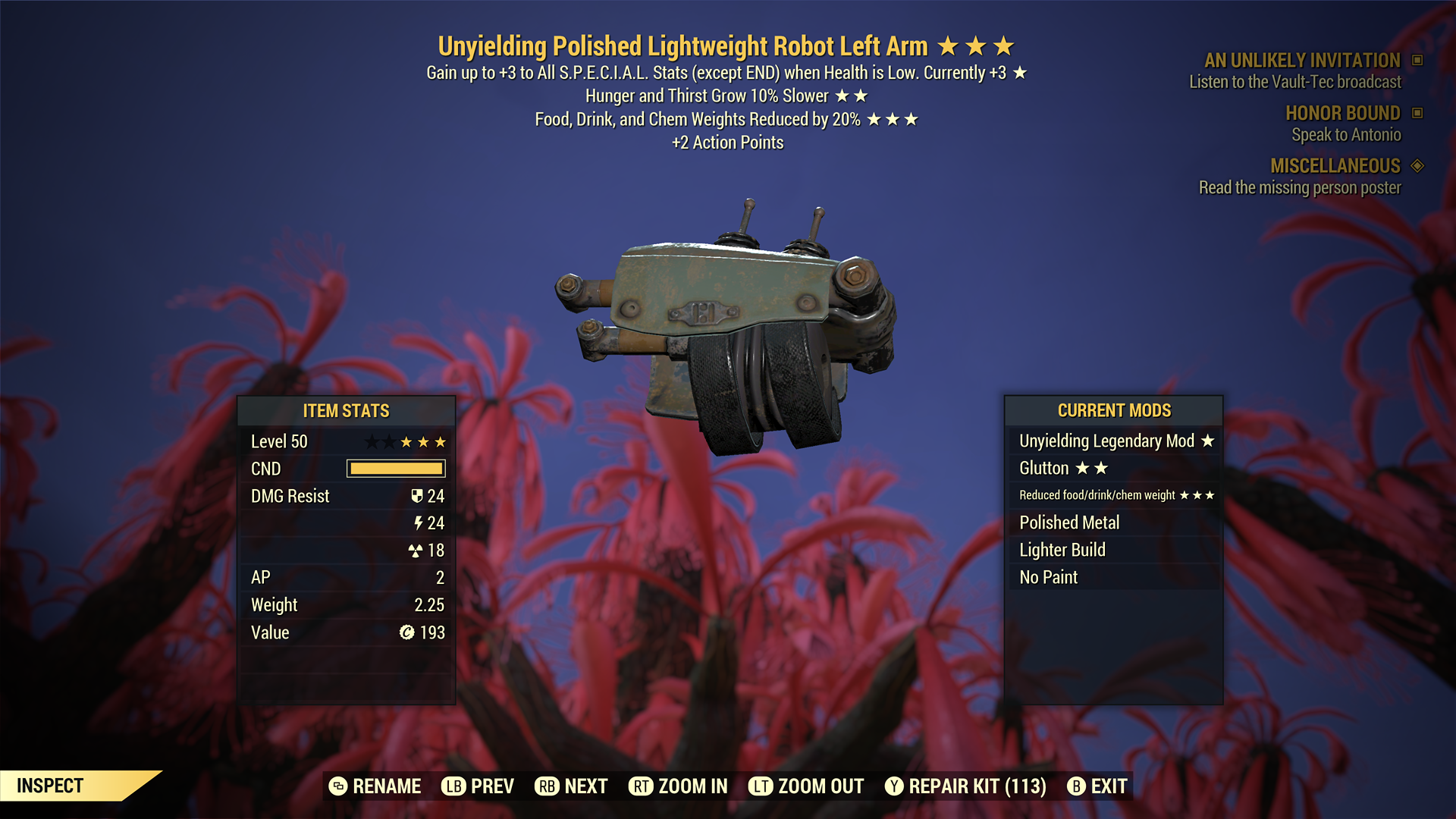The width and height of the screenshot is (1456, 819).
Task: Toggle the An Unlikely Invitation quest tracker marker
Action: point(1417,61)
